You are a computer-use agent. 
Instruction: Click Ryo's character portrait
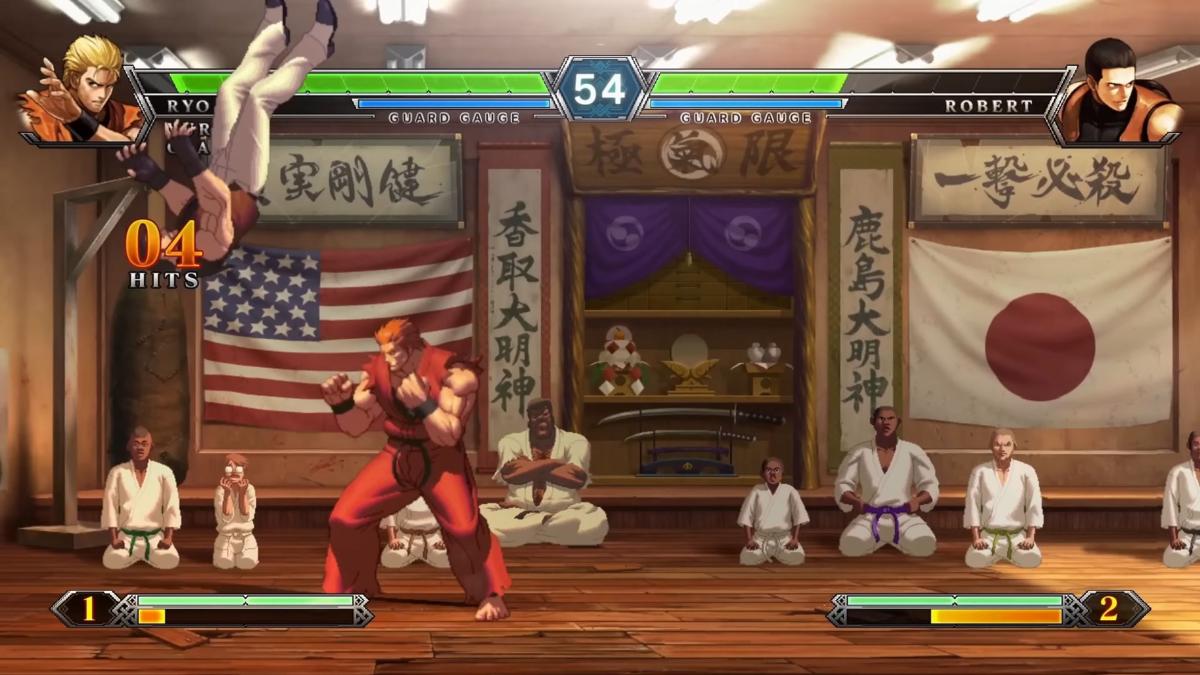pos(82,90)
